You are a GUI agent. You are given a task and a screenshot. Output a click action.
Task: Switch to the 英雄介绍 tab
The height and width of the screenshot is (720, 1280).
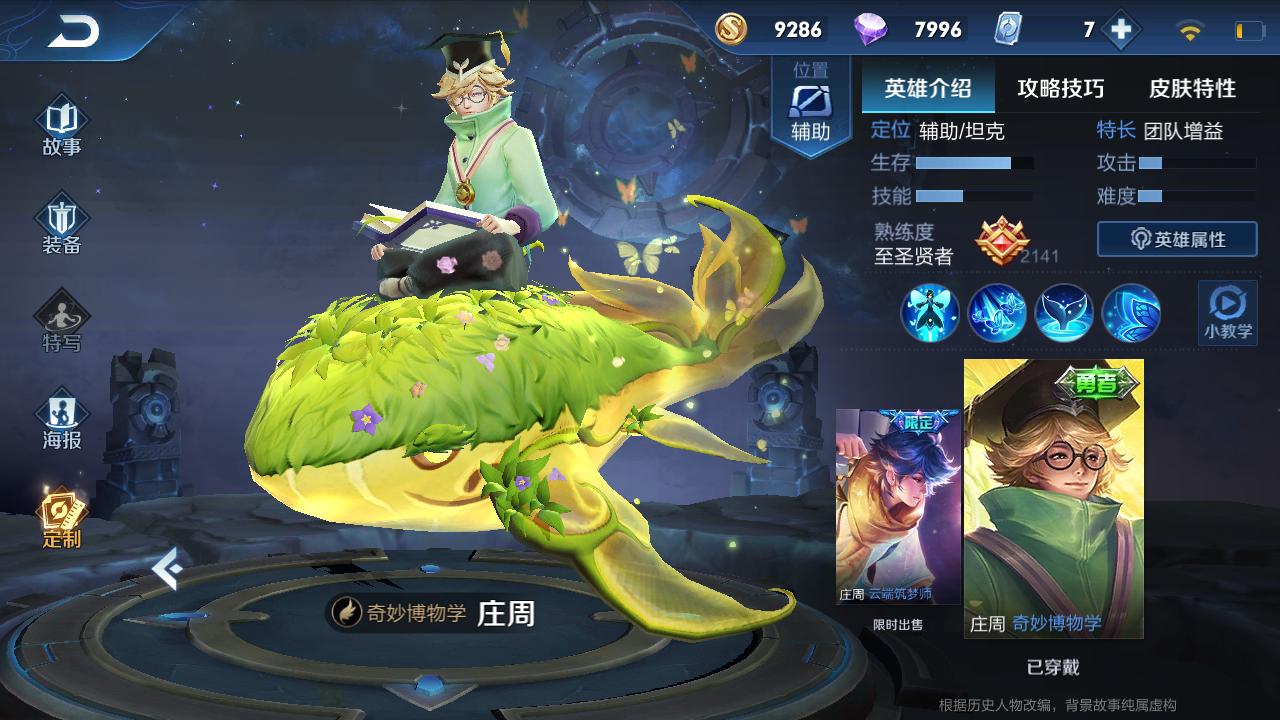click(927, 88)
